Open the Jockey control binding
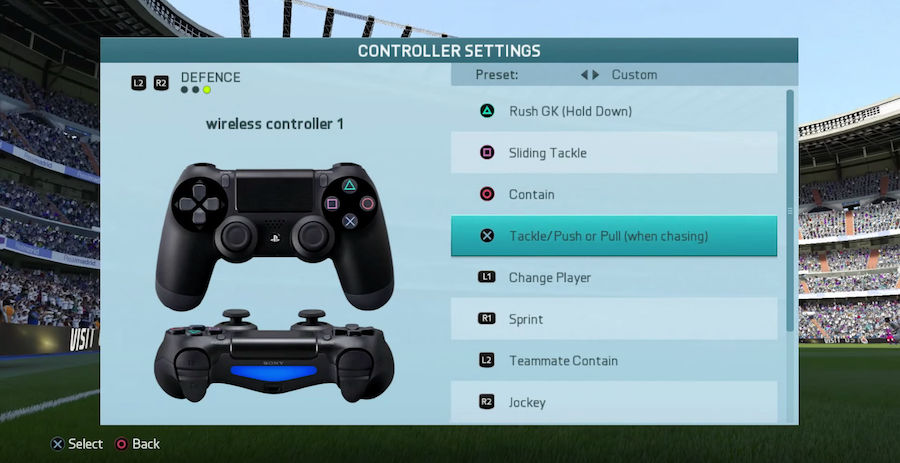The image size is (900, 463). tap(613, 402)
